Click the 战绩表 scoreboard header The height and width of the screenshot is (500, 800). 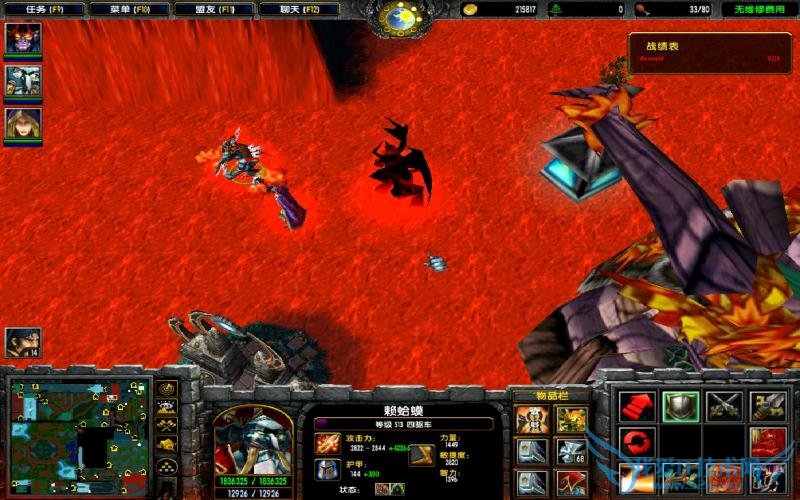(x=662, y=46)
